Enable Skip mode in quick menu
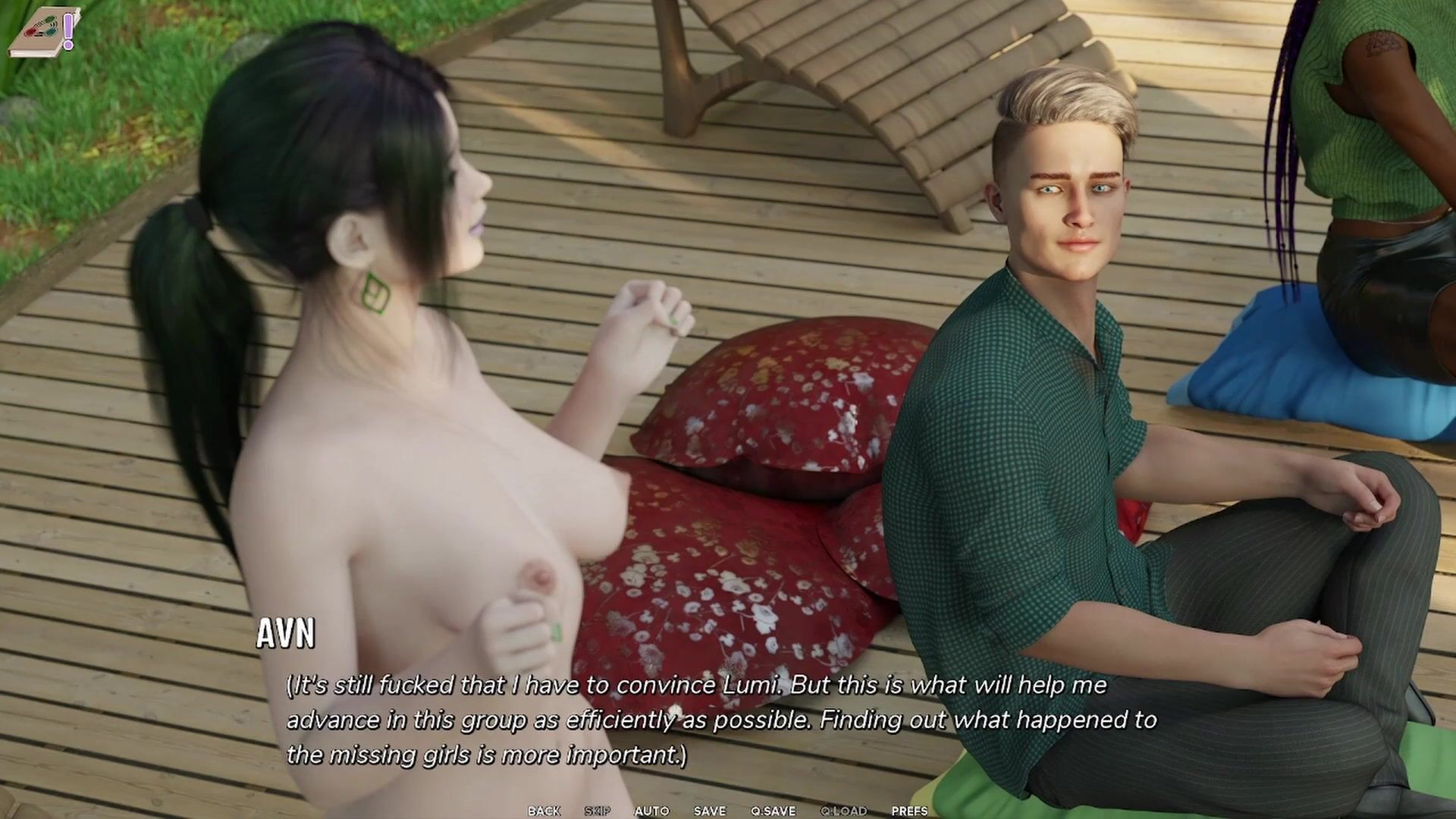Image resolution: width=1456 pixels, height=819 pixels. [x=598, y=811]
